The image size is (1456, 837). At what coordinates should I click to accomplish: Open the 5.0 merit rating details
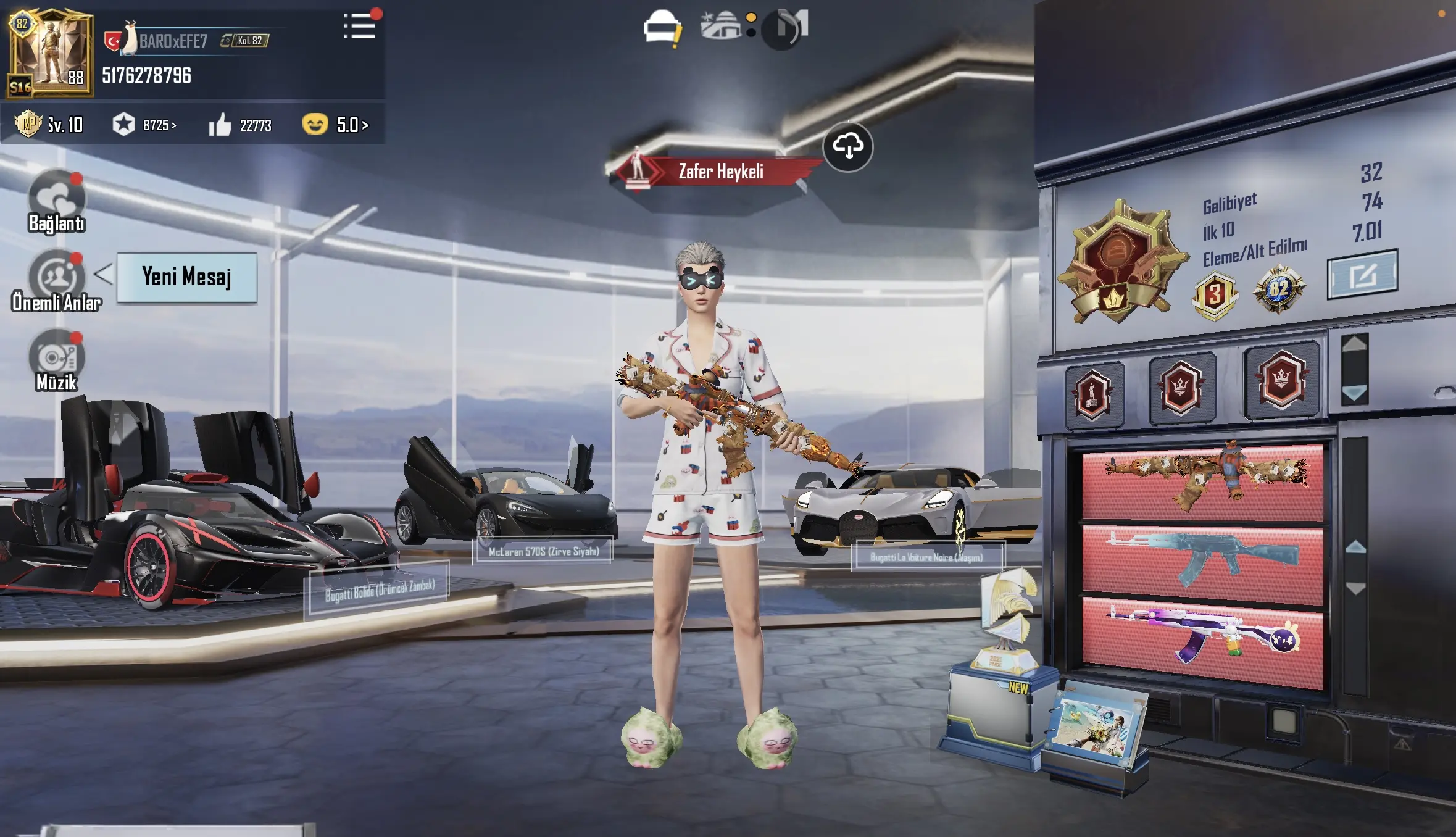tap(336, 125)
